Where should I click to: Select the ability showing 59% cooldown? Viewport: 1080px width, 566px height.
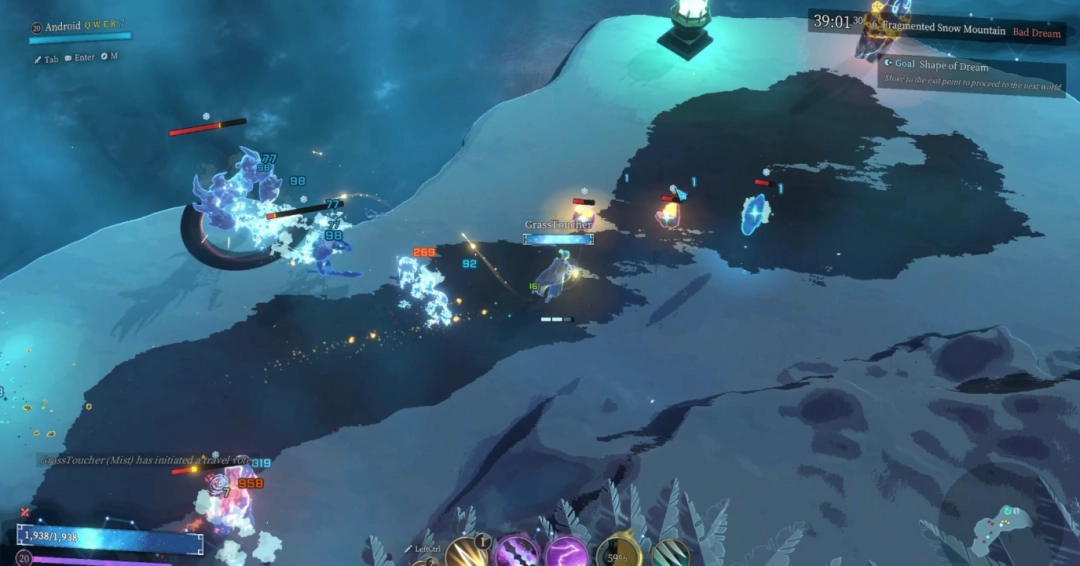coord(619,553)
